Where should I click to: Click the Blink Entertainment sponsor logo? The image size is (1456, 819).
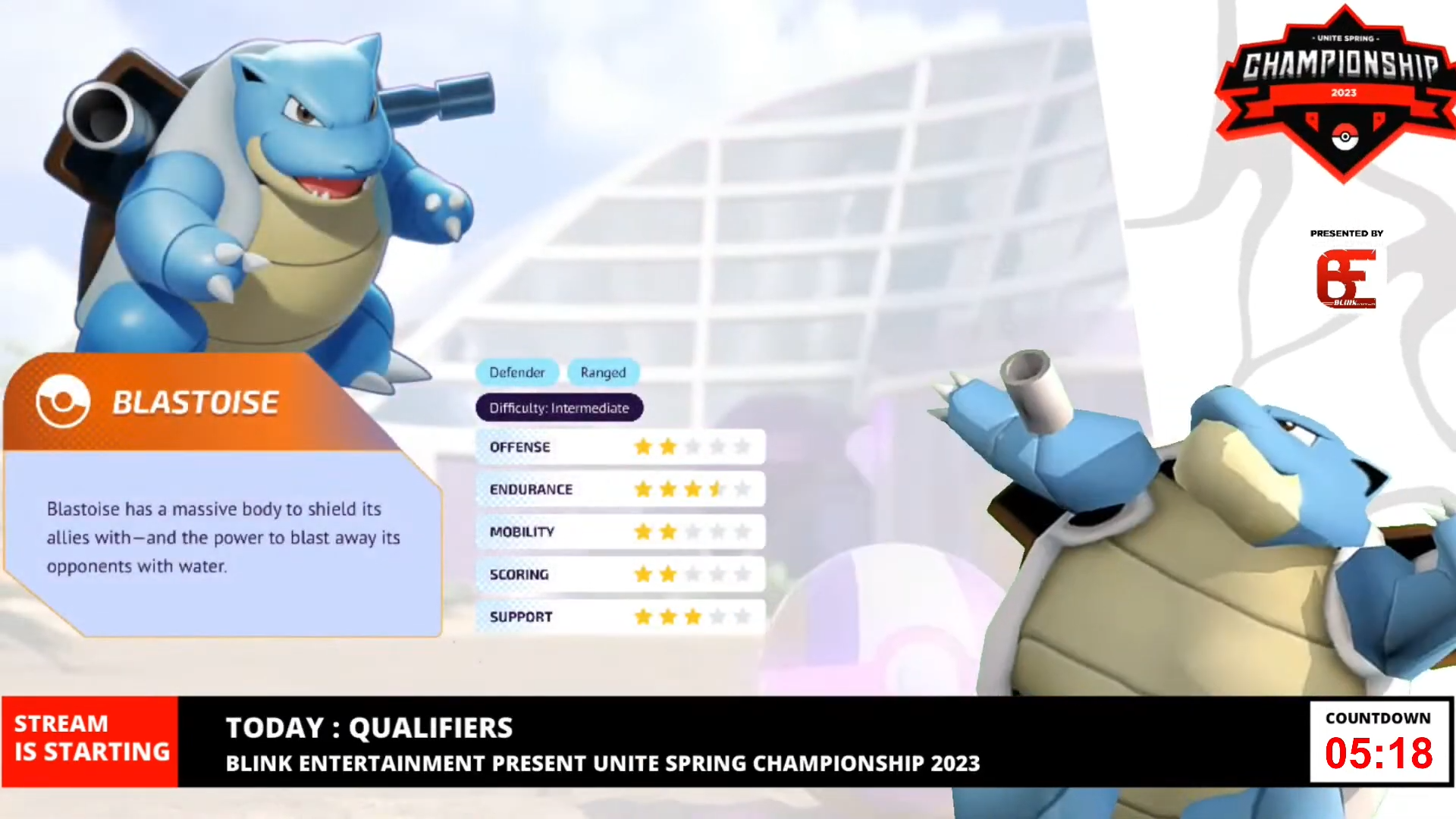[1345, 278]
